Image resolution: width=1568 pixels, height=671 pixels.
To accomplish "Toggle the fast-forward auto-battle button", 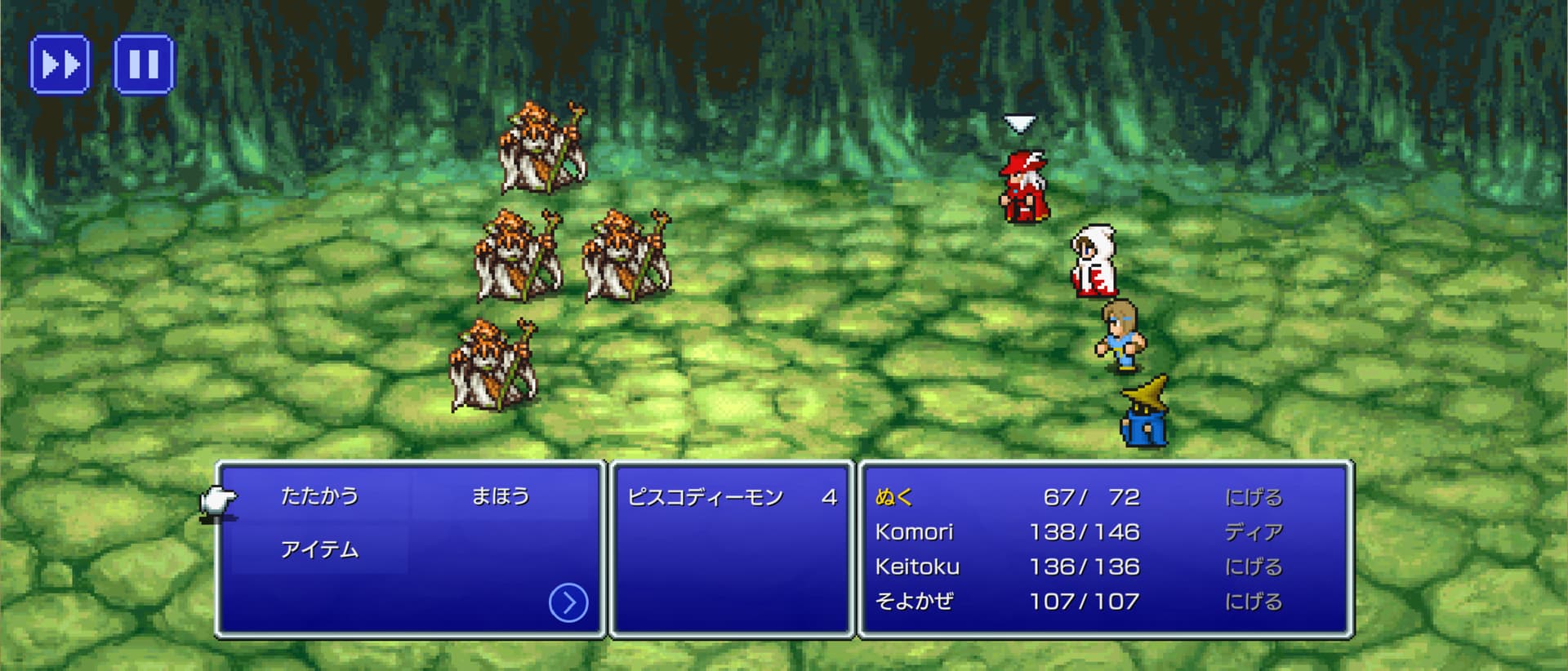I will pos(60,64).
